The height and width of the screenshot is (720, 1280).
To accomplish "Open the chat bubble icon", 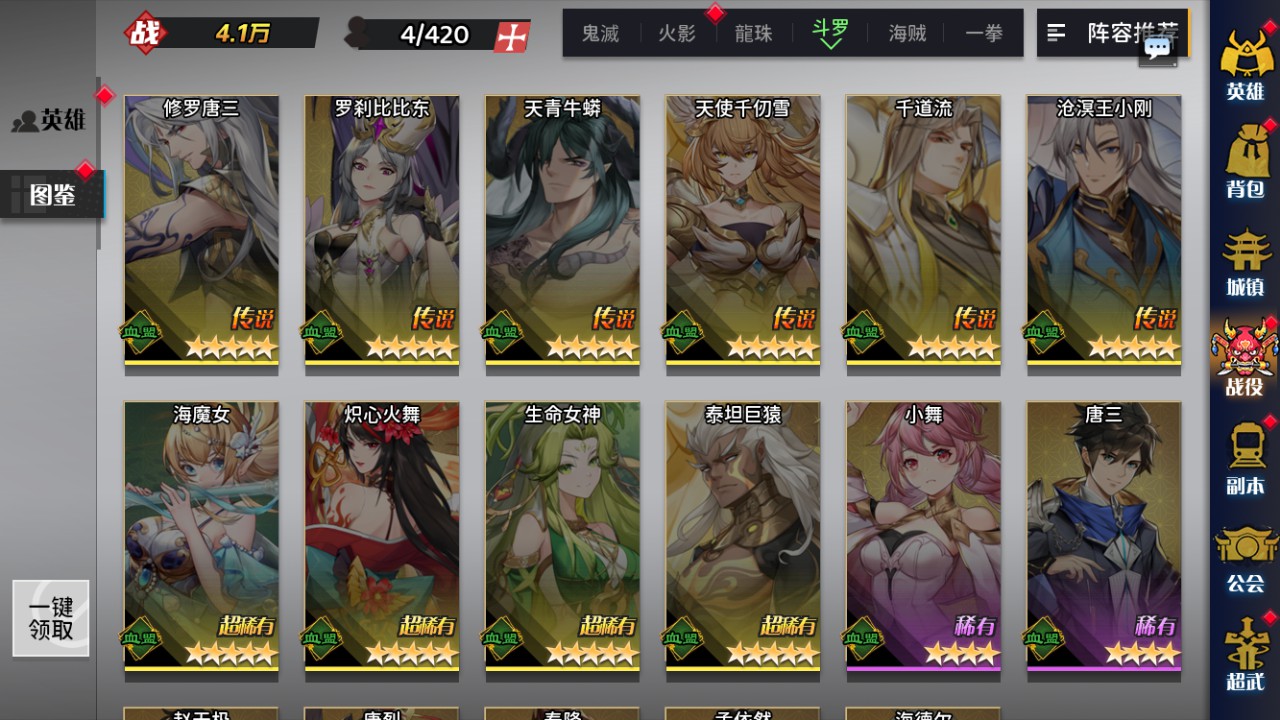I will click(x=1158, y=48).
